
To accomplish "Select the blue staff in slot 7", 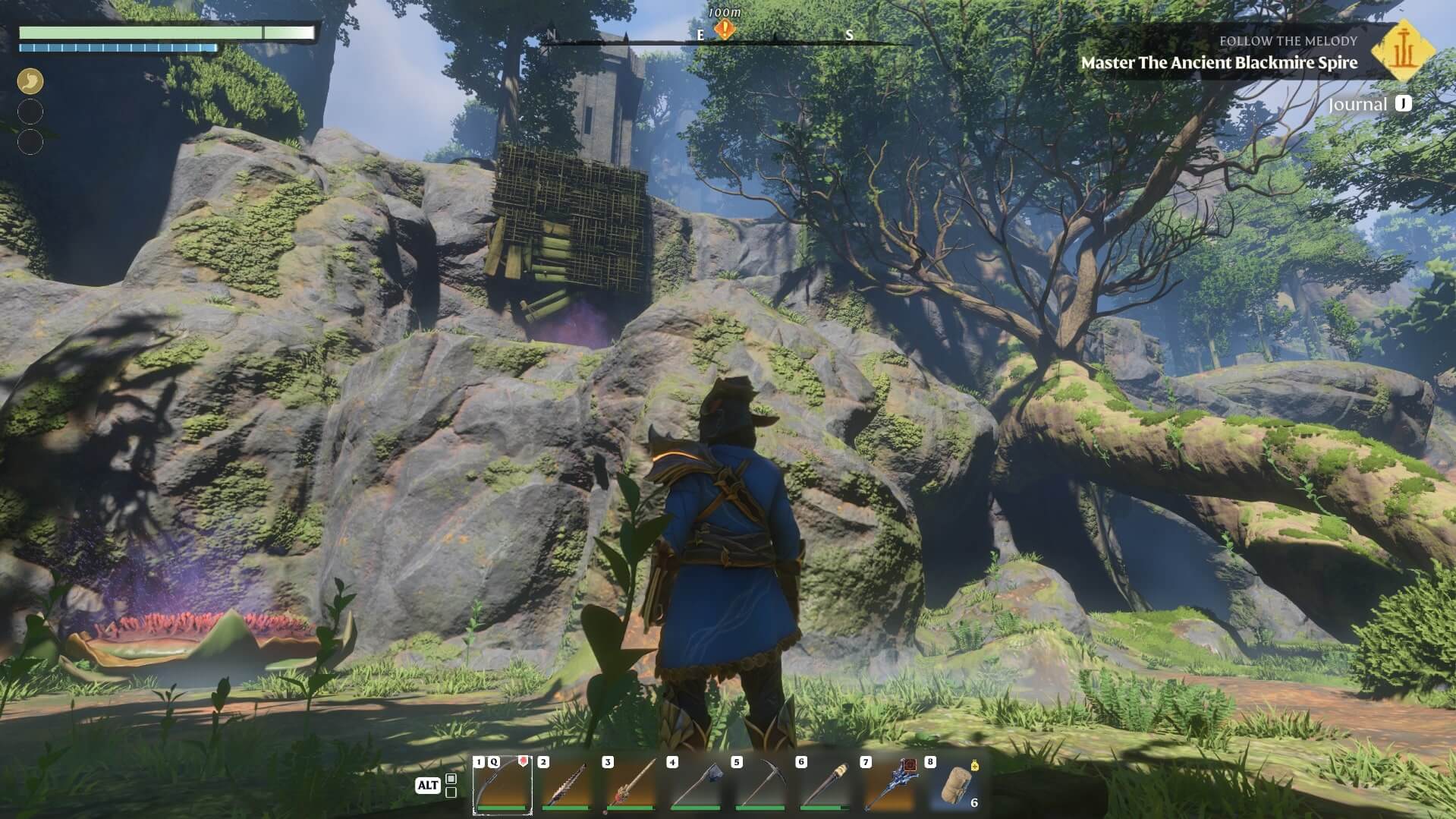I will pyautogui.click(x=888, y=785).
